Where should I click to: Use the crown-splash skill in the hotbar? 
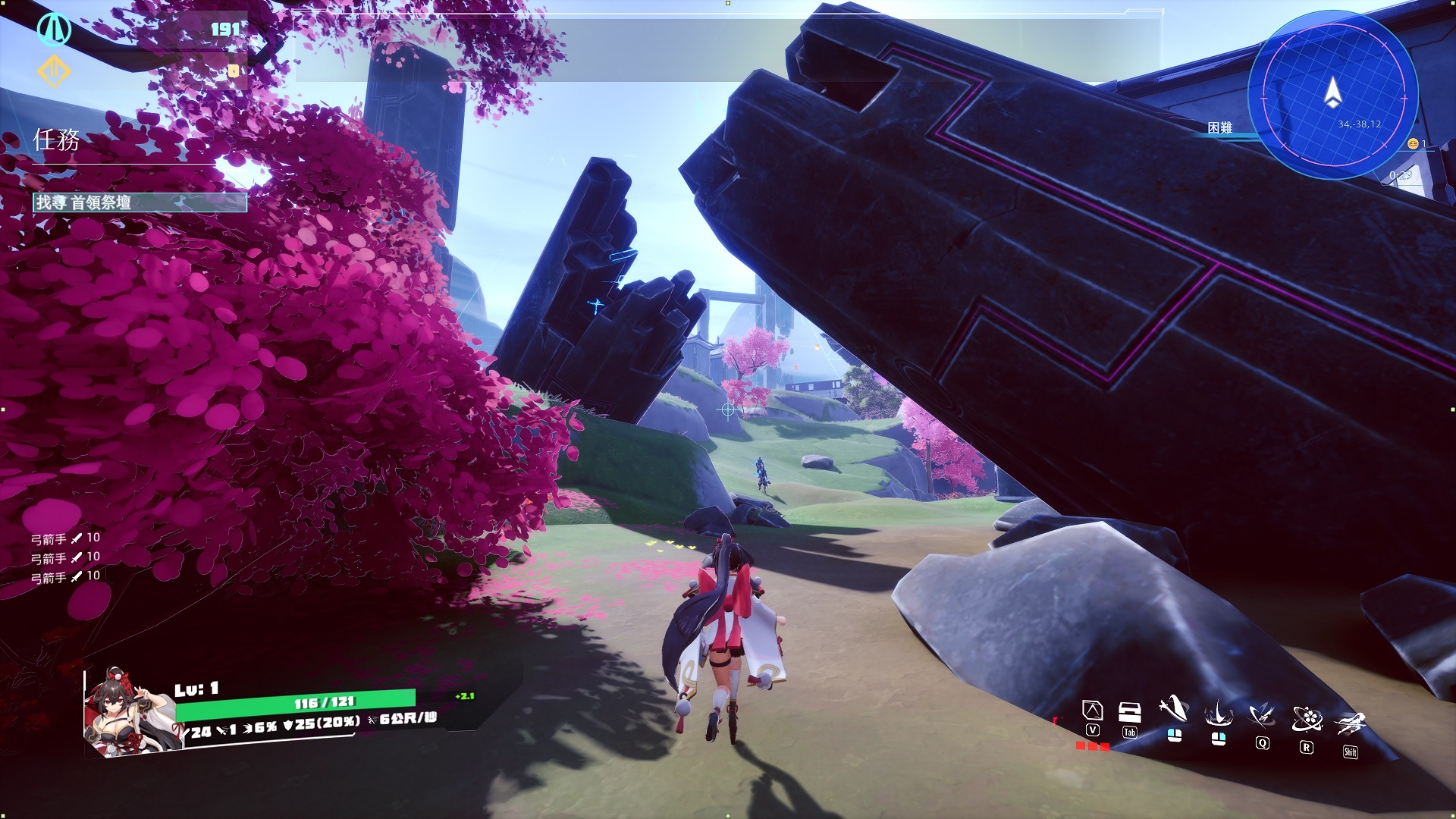click(x=1217, y=713)
